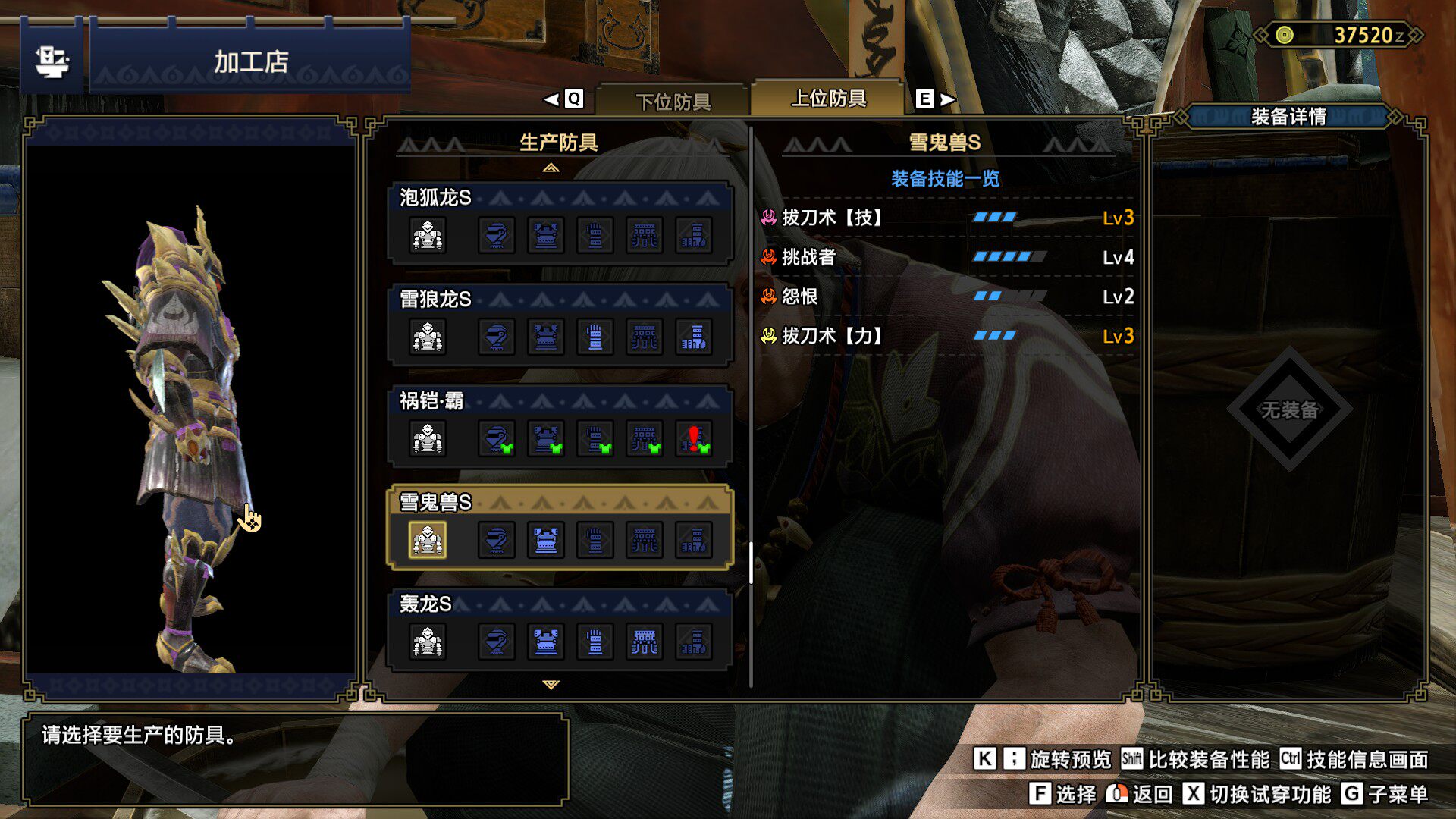The width and height of the screenshot is (1456, 819).
Task: Choose the 泡狐龙S helmet piece
Action: pyautogui.click(x=497, y=235)
